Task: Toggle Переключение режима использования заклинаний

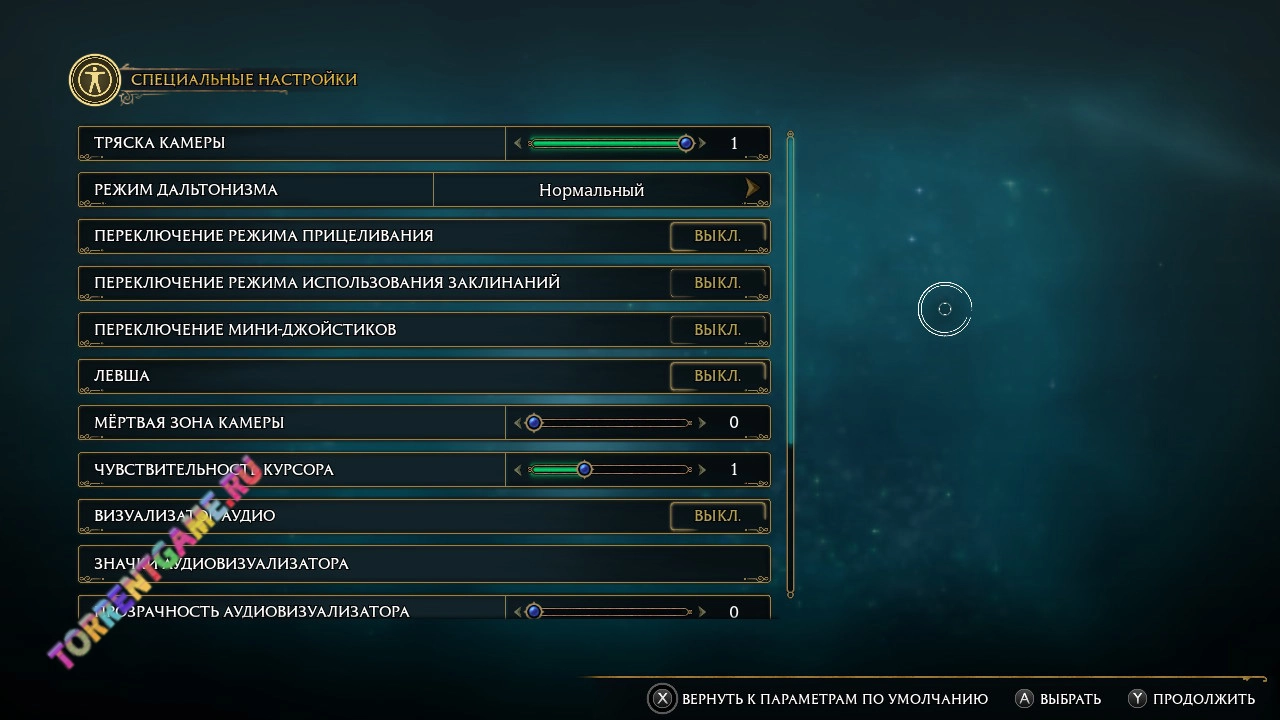Action: [718, 283]
